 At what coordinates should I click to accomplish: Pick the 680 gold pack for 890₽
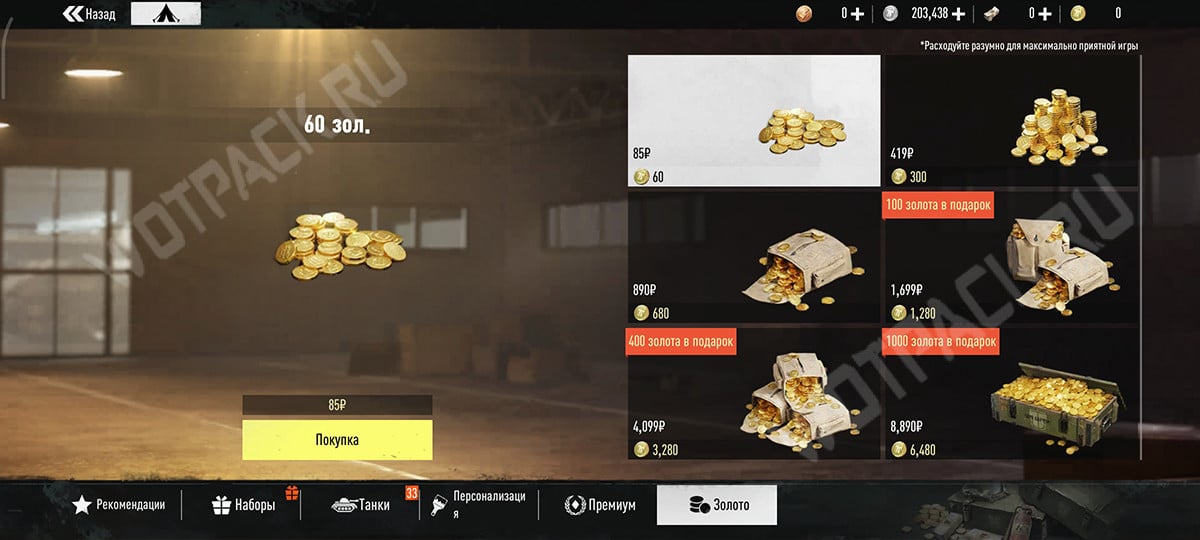click(x=754, y=257)
